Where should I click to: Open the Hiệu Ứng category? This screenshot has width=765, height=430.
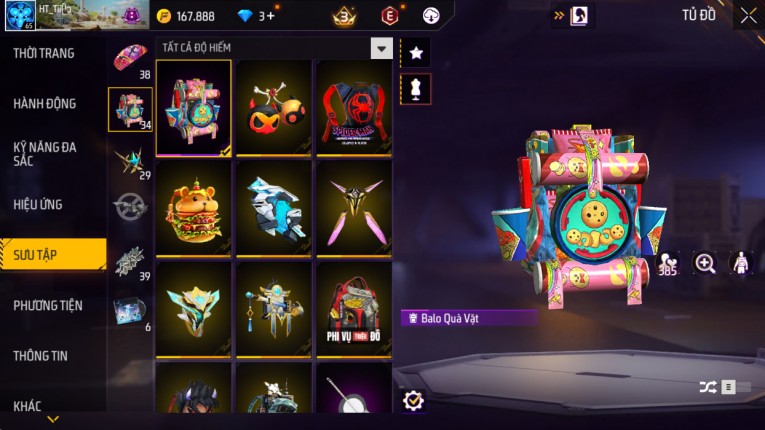39,204
